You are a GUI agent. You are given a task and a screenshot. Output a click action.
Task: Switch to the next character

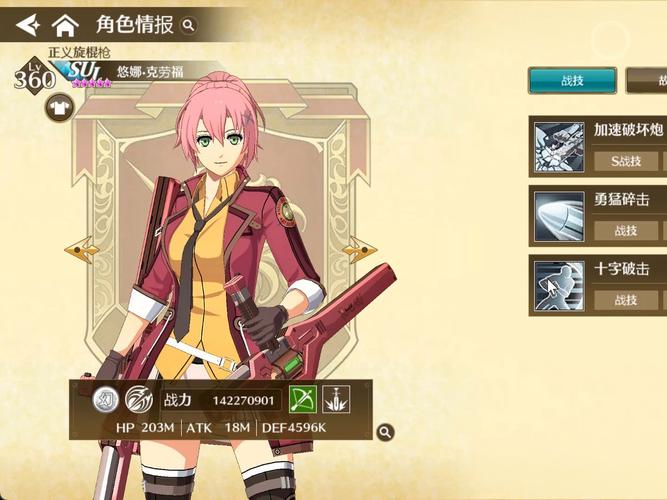pos(358,248)
